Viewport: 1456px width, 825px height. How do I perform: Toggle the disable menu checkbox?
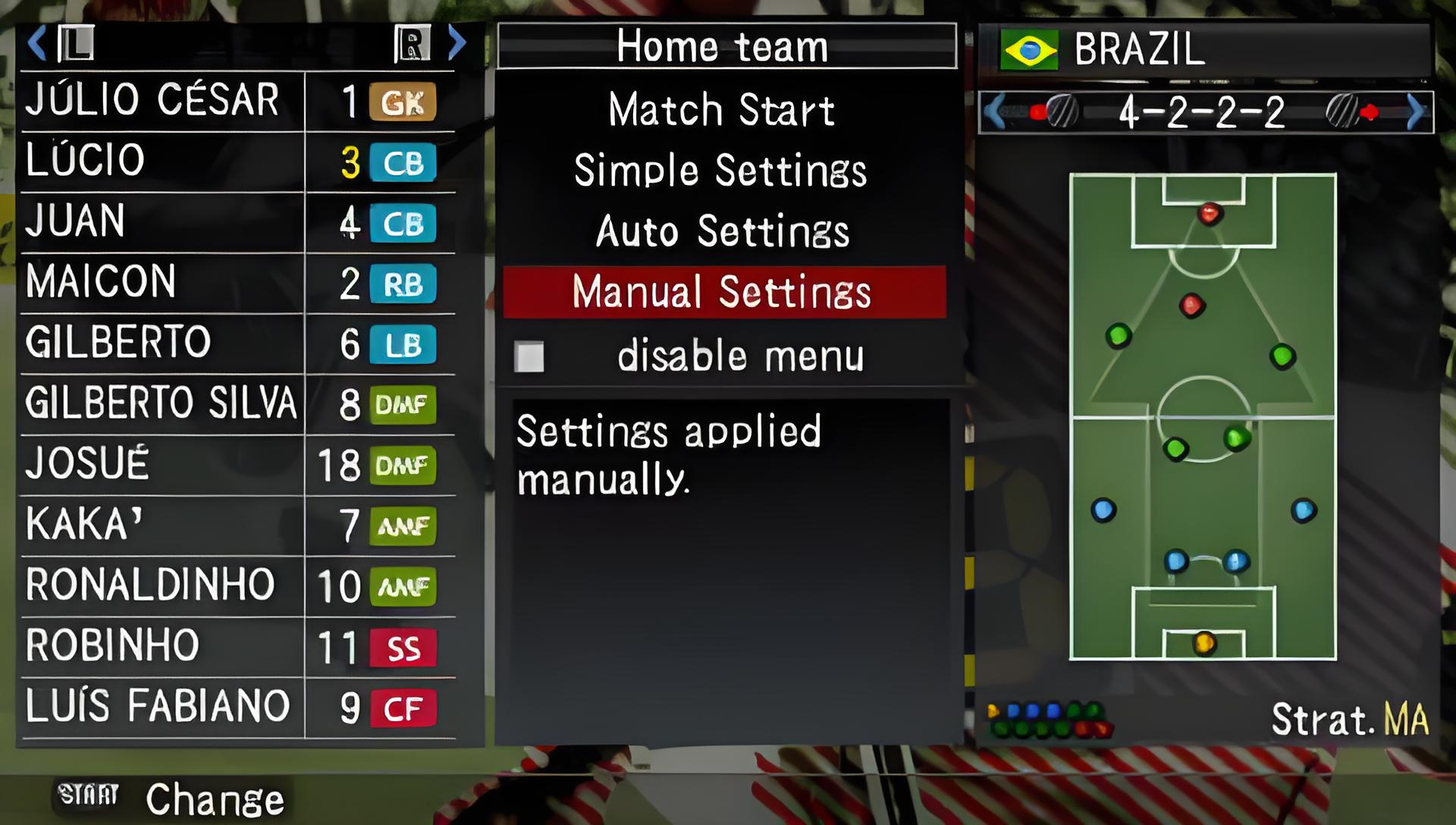[529, 356]
